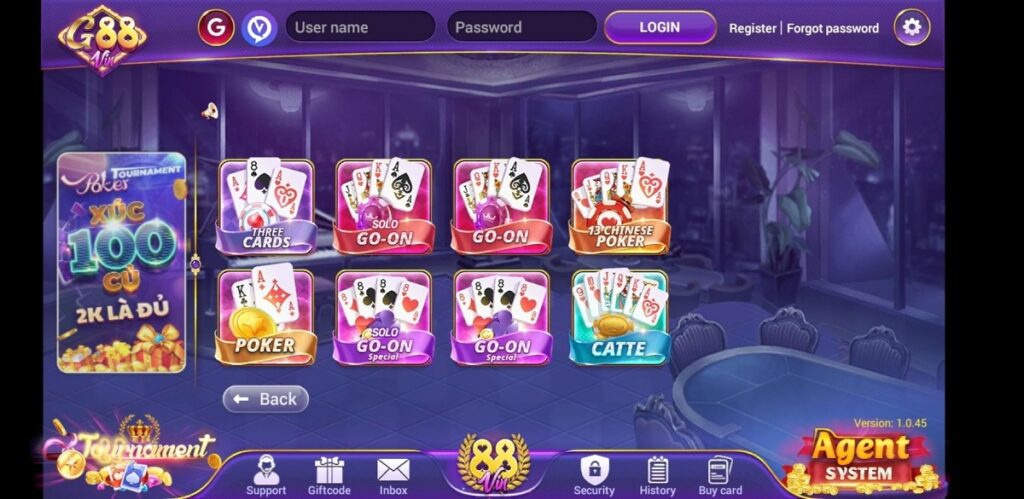The height and width of the screenshot is (499, 1024).
Task: Open the Solo Go-On Special game
Action: [383, 316]
